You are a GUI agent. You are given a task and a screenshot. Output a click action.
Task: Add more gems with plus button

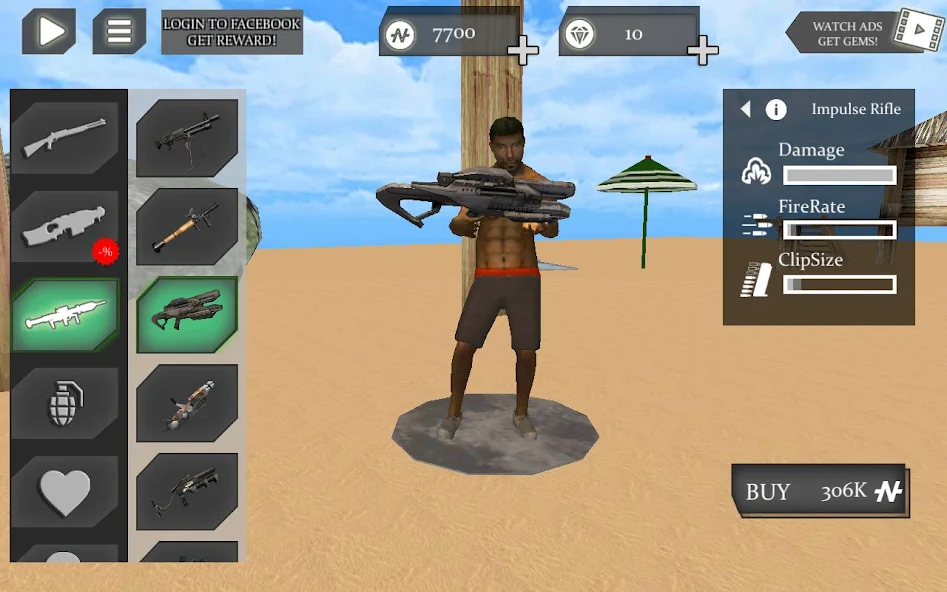[x=703, y=49]
